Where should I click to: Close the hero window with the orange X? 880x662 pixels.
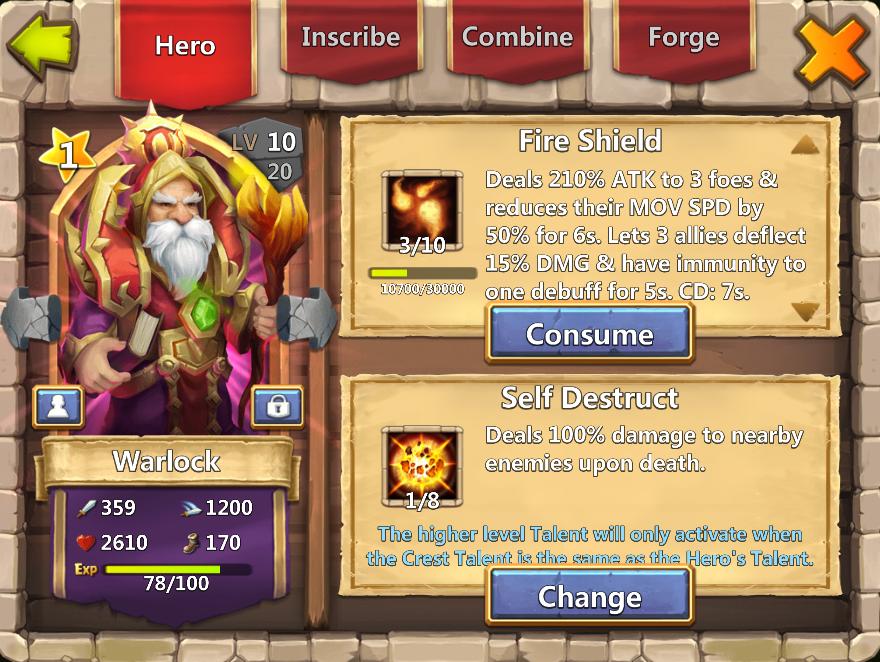click(x=832, y=48)
